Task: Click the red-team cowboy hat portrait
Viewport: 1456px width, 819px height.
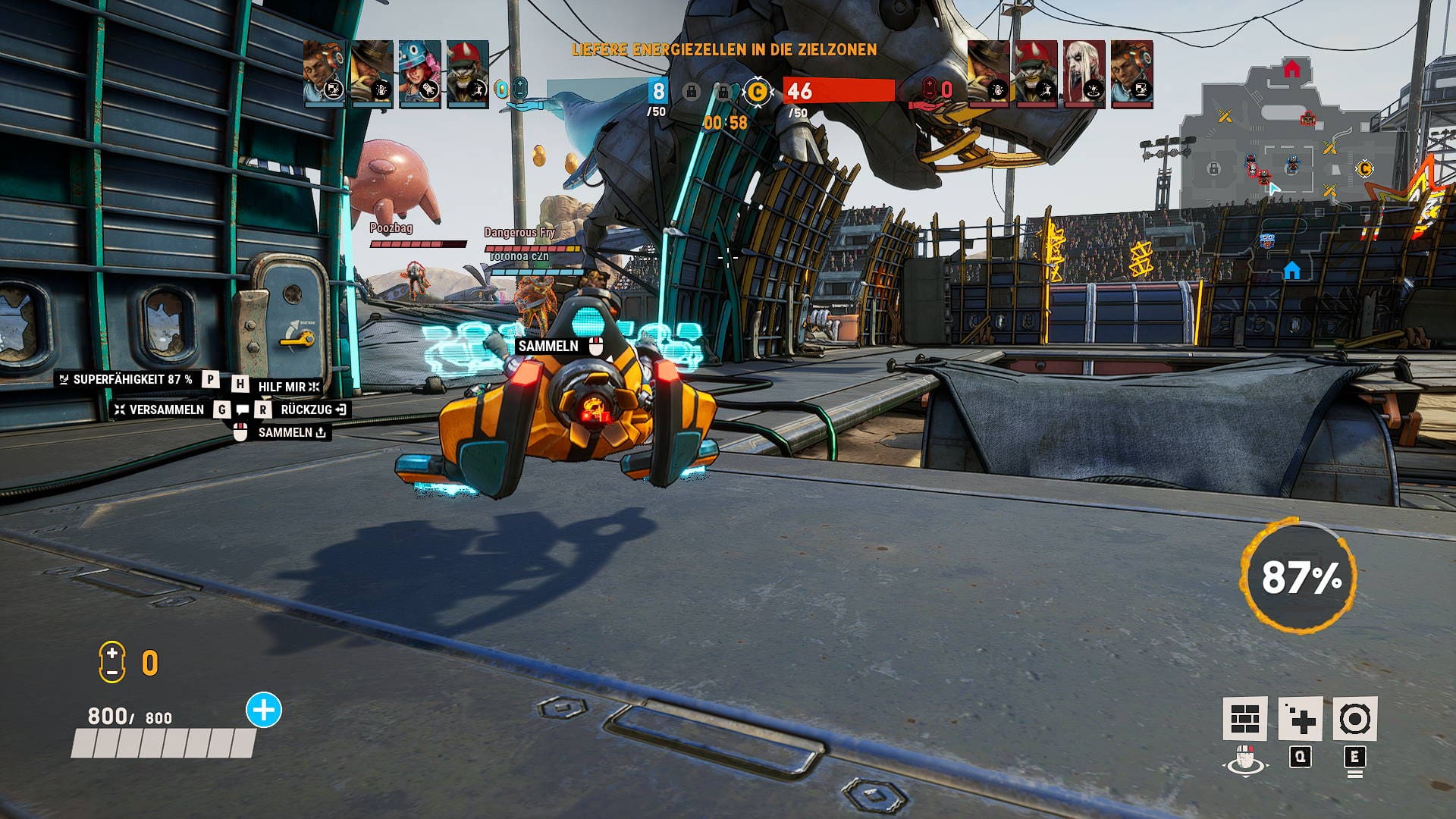Action: pyautogui.click(x=989, y=74)
